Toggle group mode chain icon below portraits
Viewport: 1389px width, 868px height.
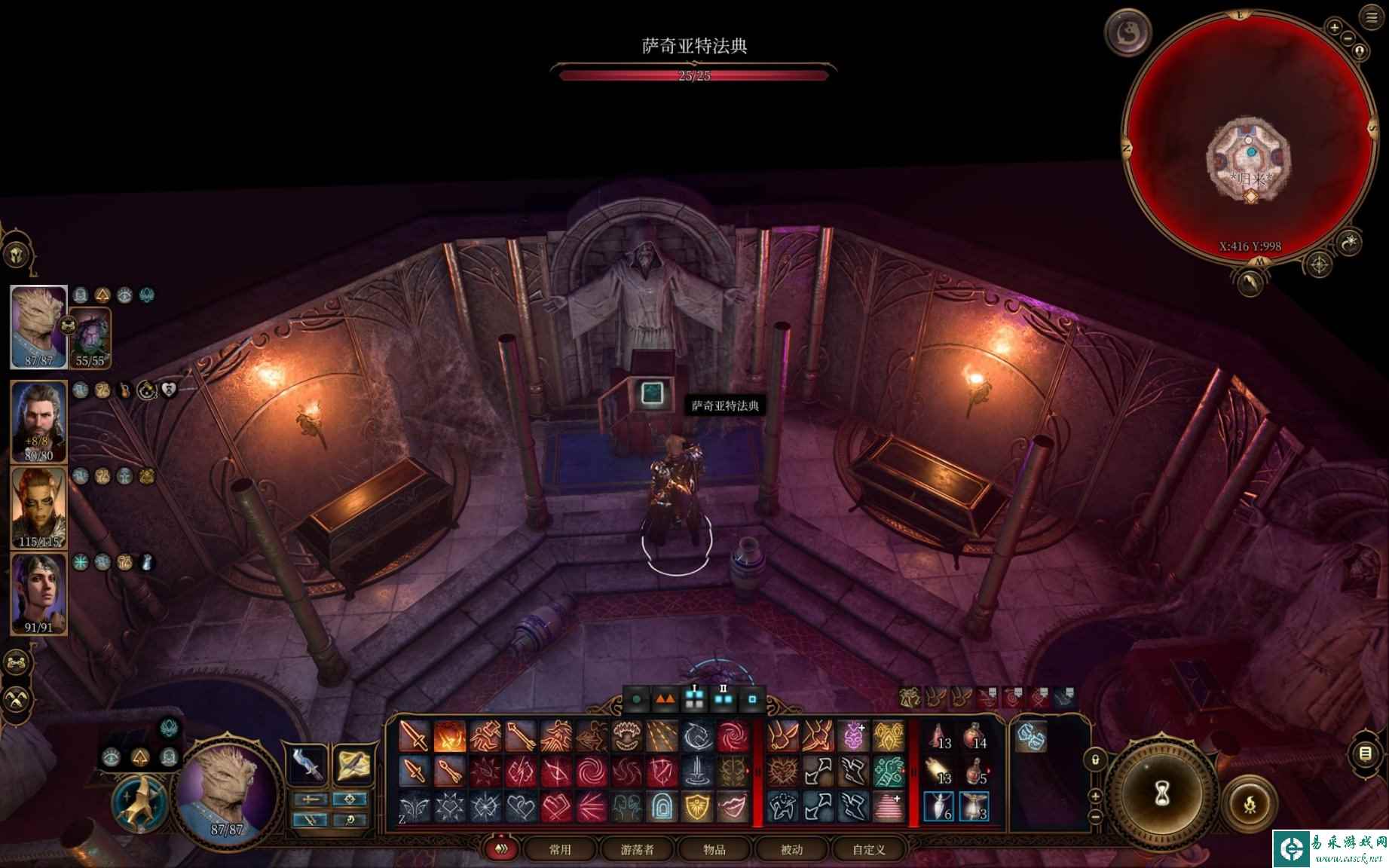click(17, 663)
